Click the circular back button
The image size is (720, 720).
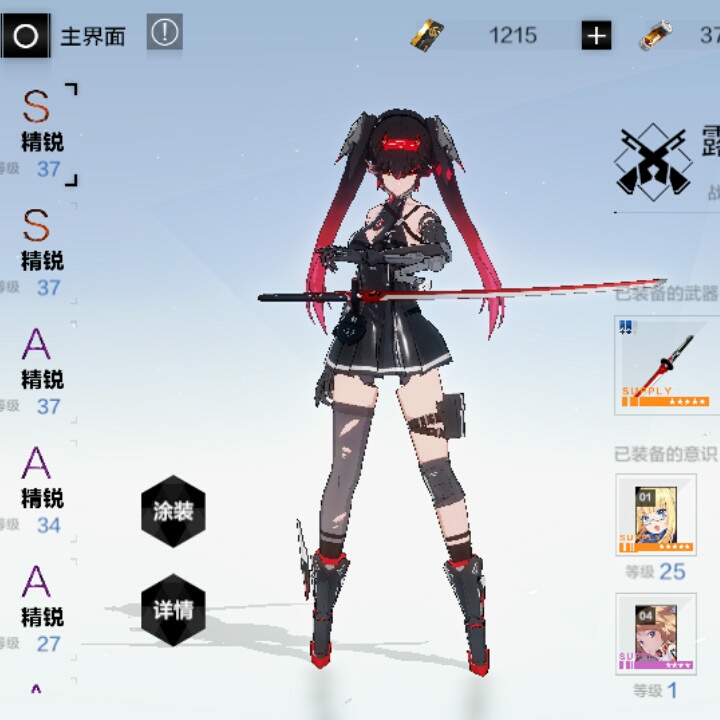tap(25, 37)
